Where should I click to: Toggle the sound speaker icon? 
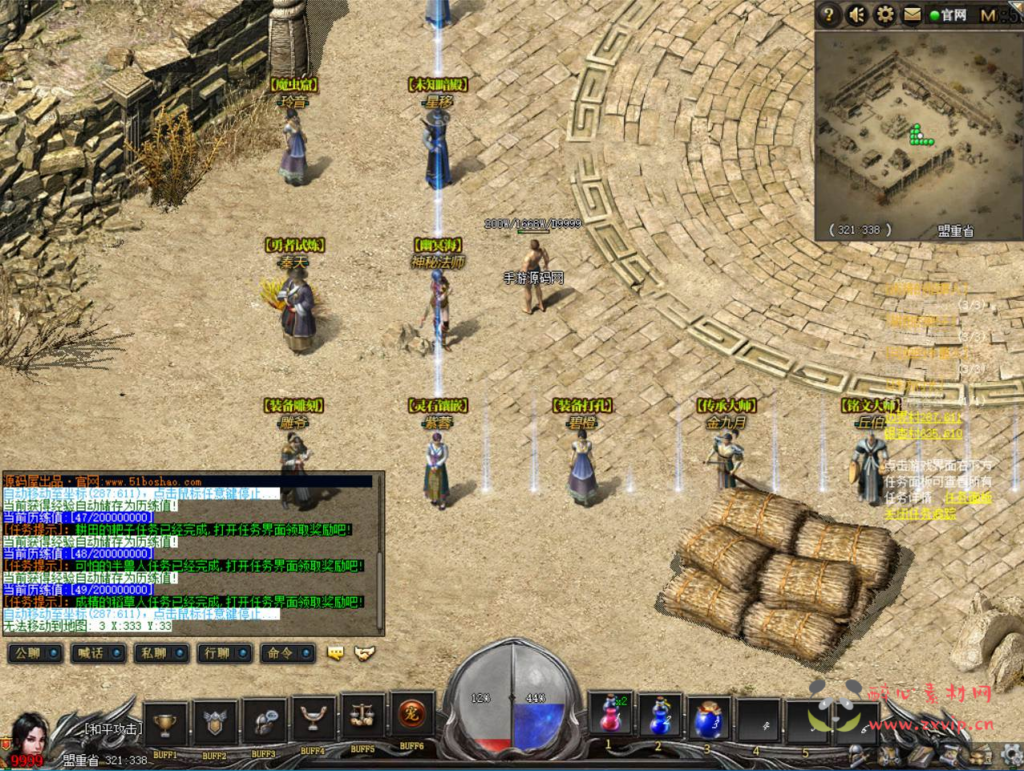tap(857, 15)
